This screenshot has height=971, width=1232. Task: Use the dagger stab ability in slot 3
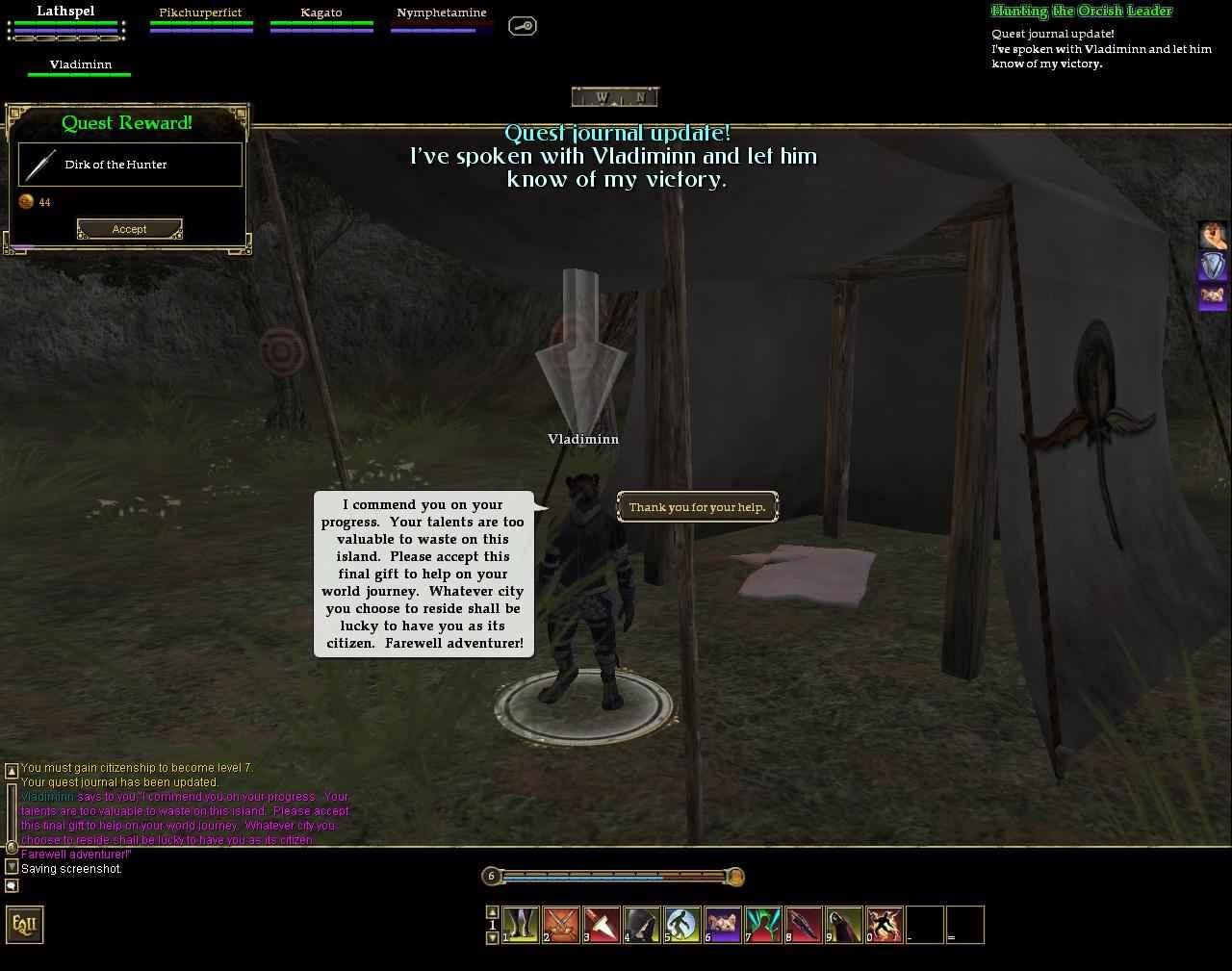[x=601, y=925]
